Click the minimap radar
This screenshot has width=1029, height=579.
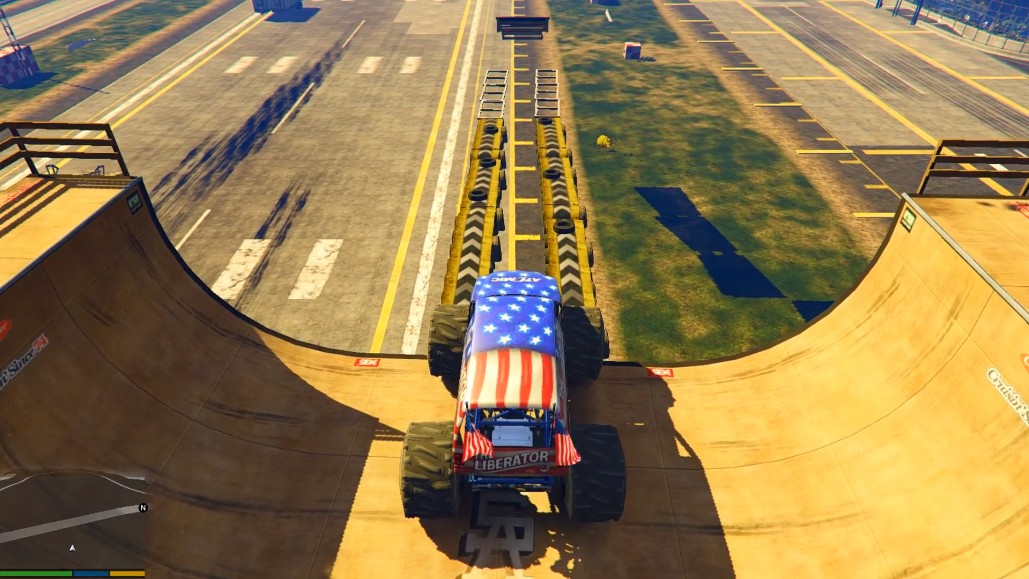(72, 522)
